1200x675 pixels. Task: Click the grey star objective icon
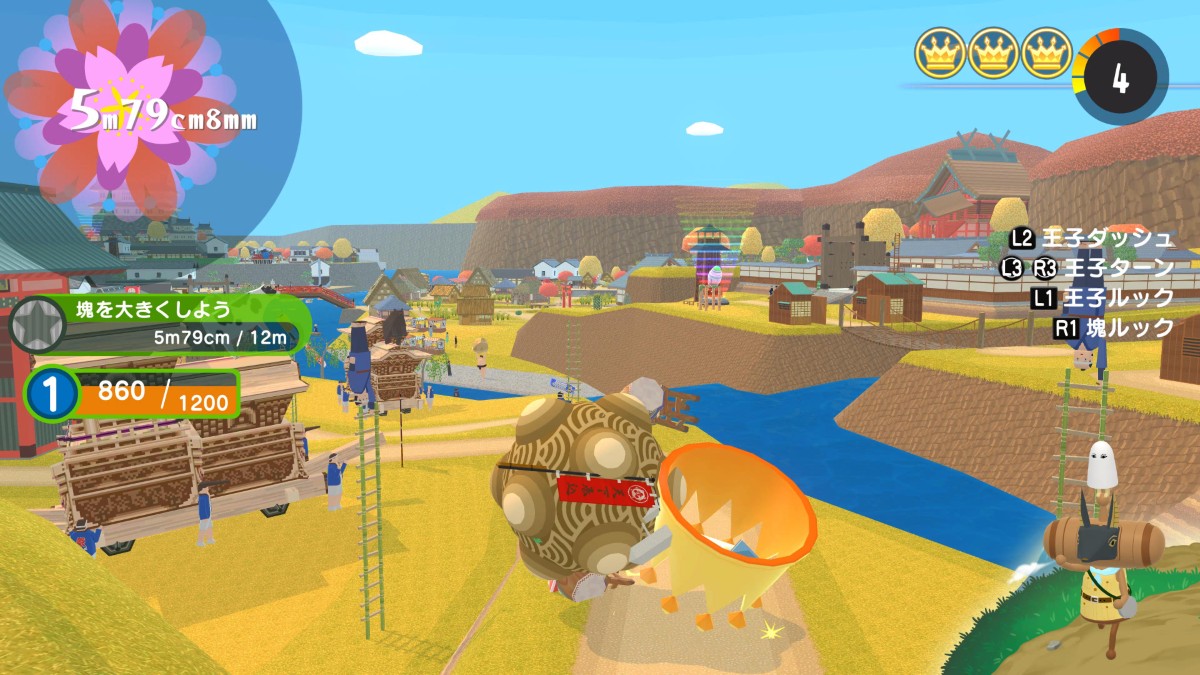tap(37, 324)
